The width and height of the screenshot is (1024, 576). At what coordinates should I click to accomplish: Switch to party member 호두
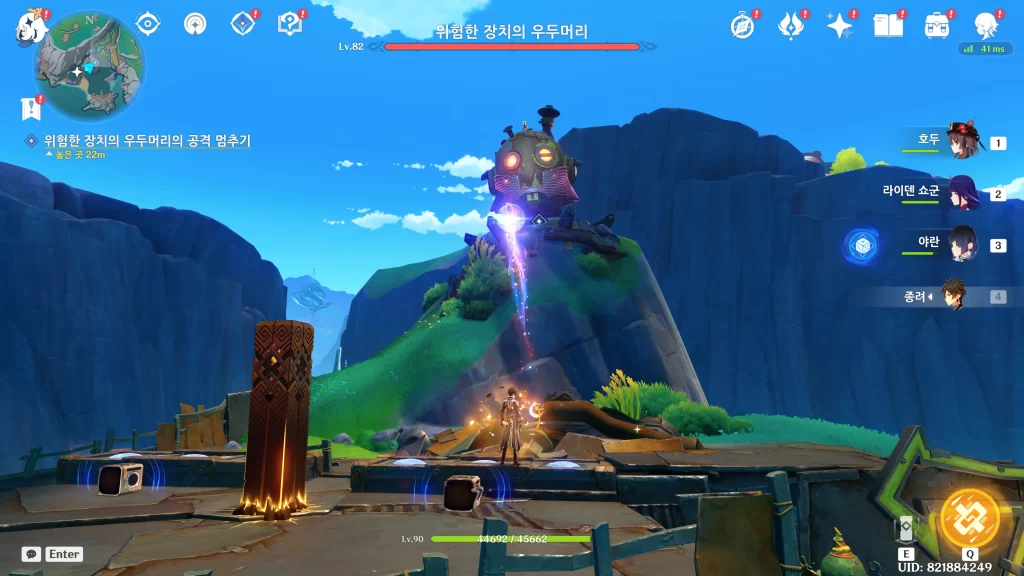coord(961,143)
